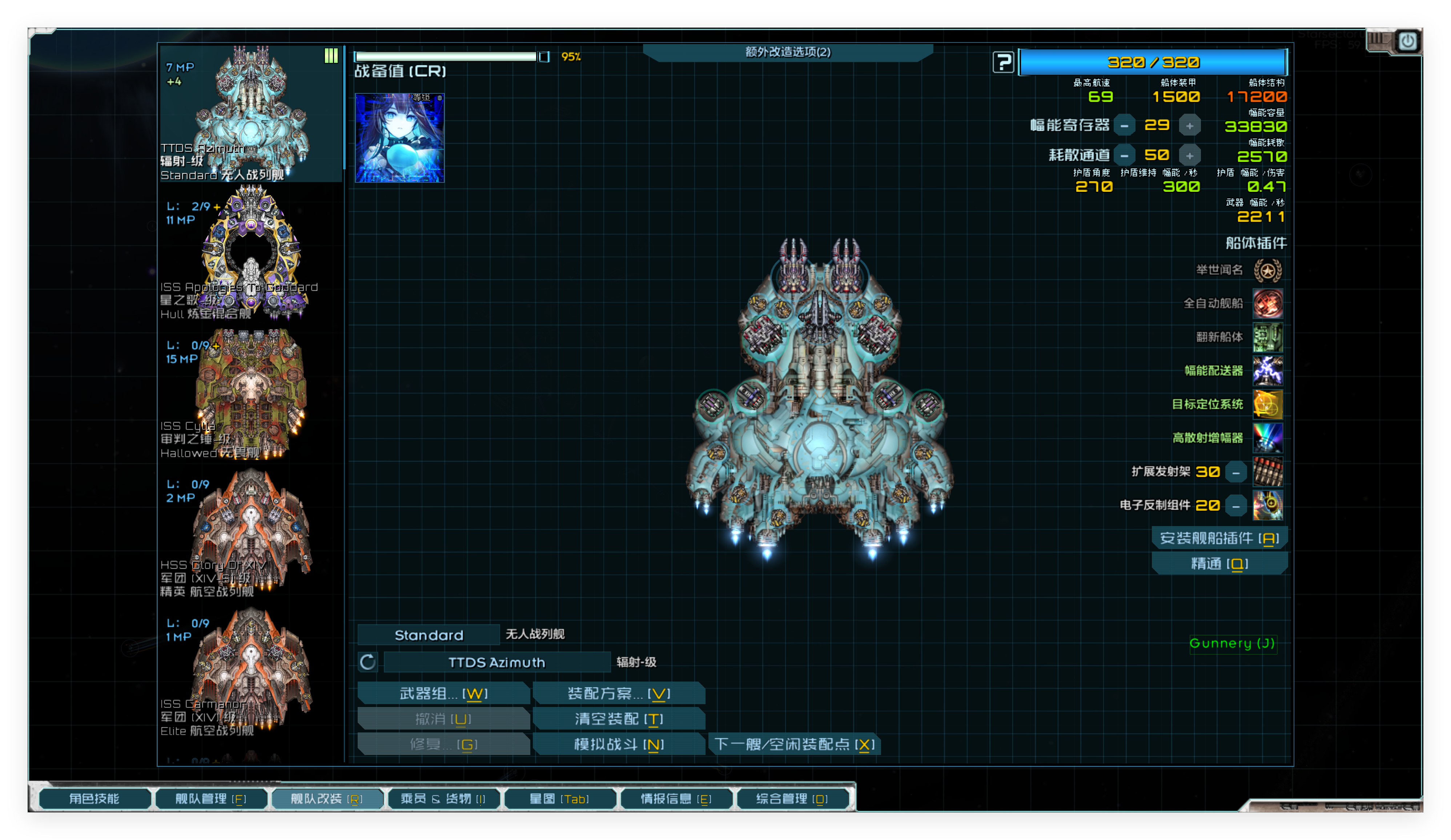Select the 电子反制组件 hullmod icon
1451x840 pixels.
point(1269,505)
